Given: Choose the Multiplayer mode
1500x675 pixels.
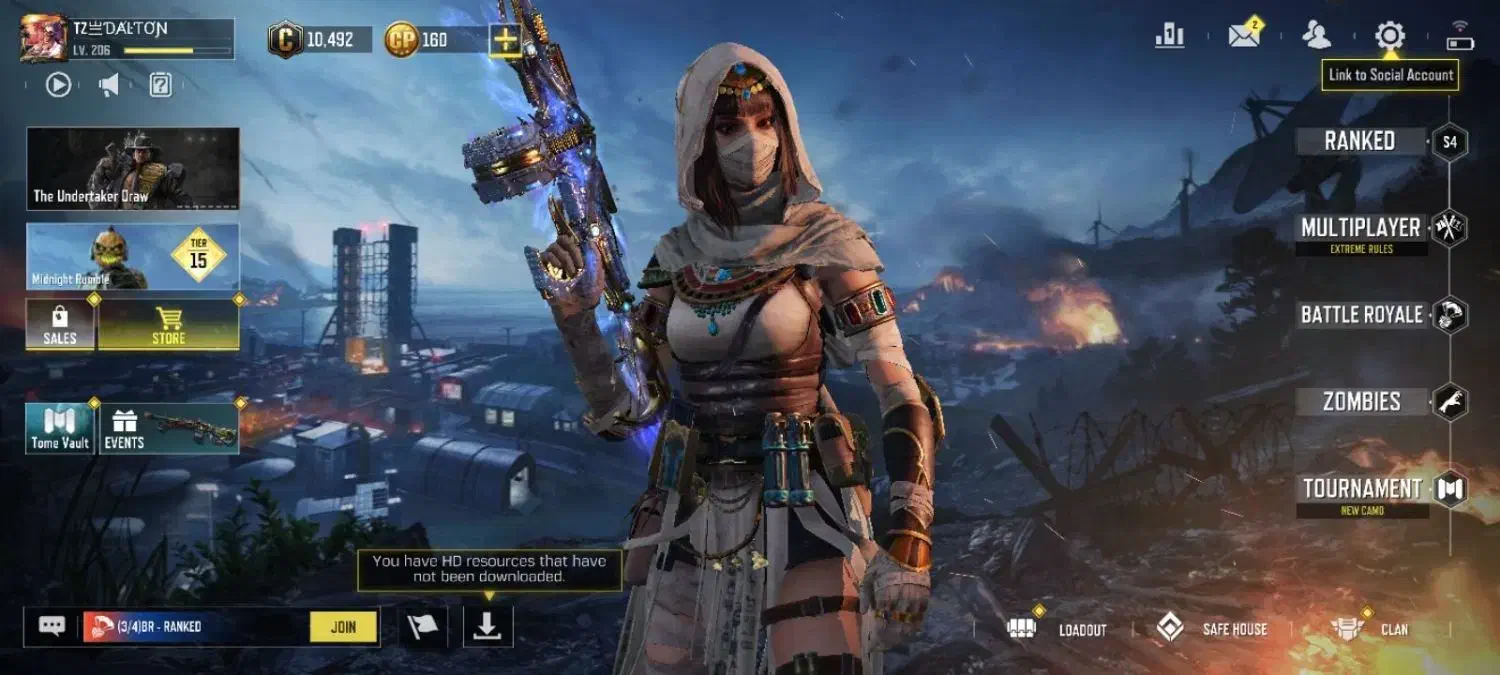Looking at the screenshot, I should click(1360, 228).
